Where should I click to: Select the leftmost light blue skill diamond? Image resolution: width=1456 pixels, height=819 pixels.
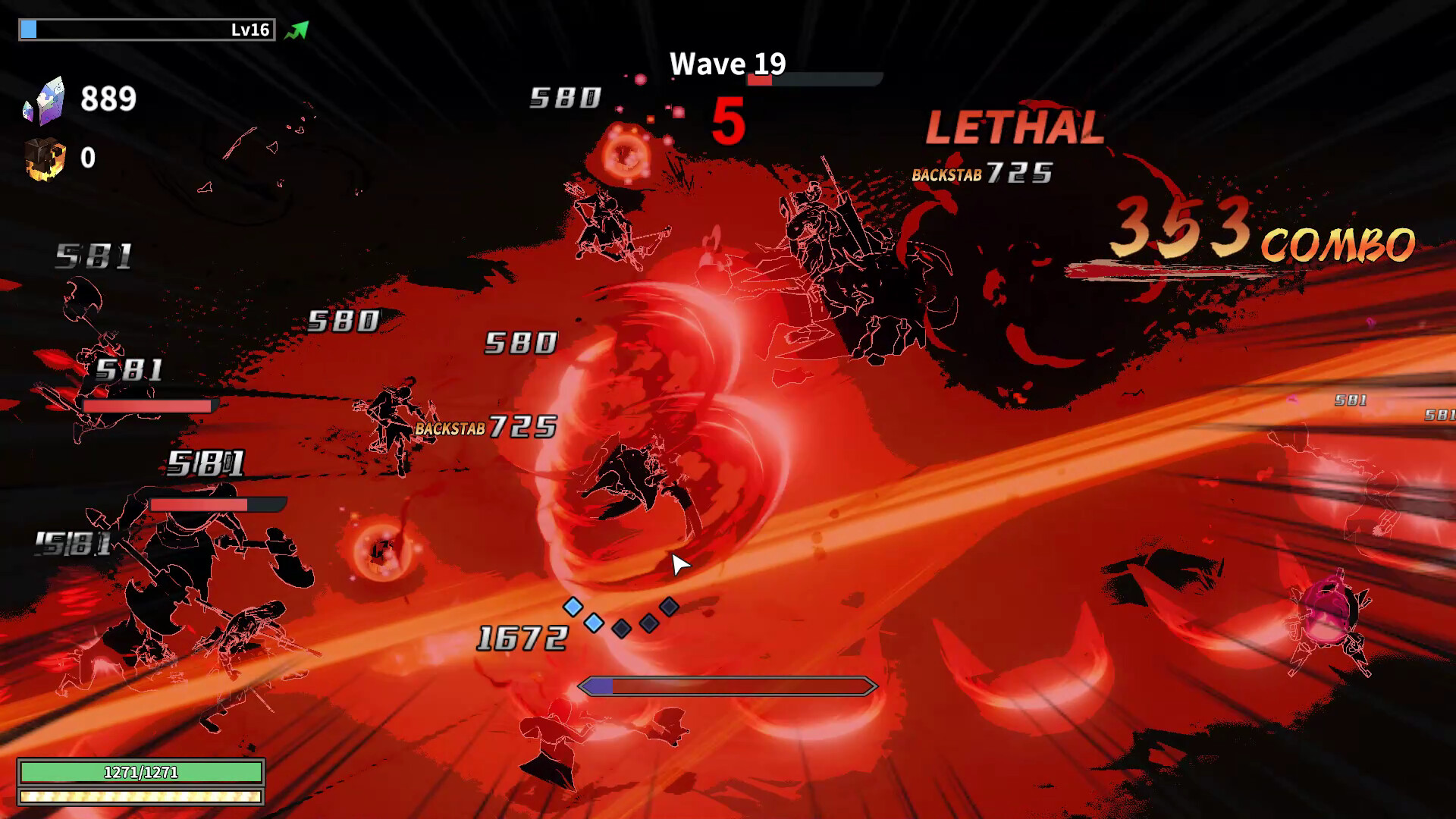coord(573,607)
